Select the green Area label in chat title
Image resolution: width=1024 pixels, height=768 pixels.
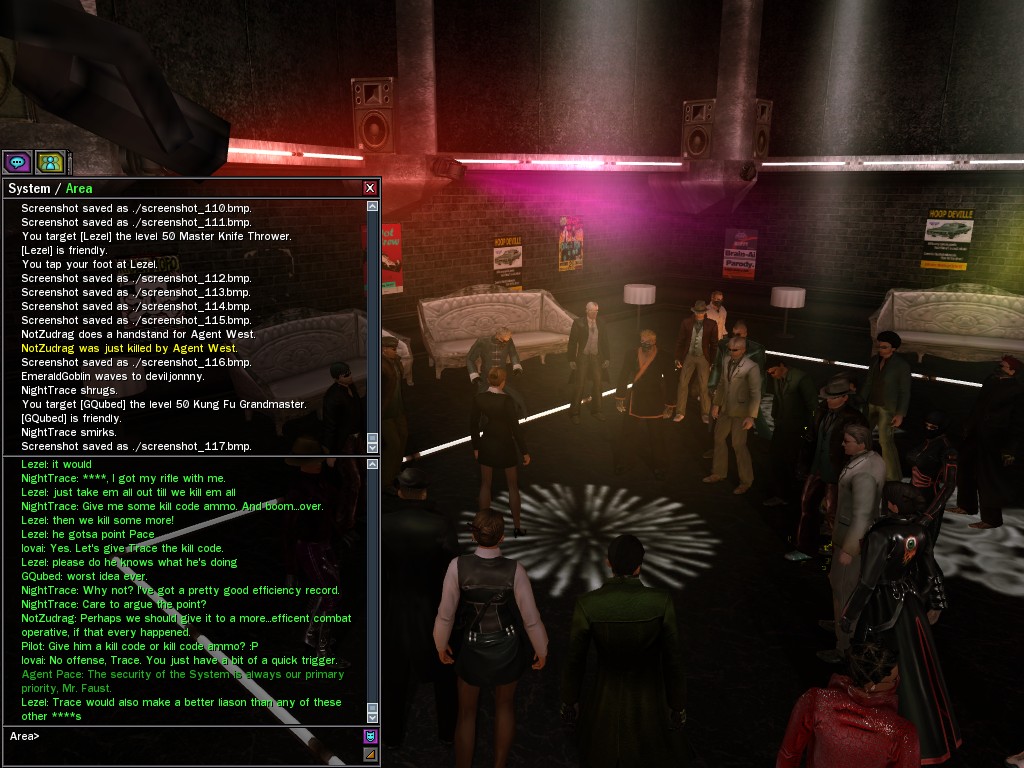[79, 188]
